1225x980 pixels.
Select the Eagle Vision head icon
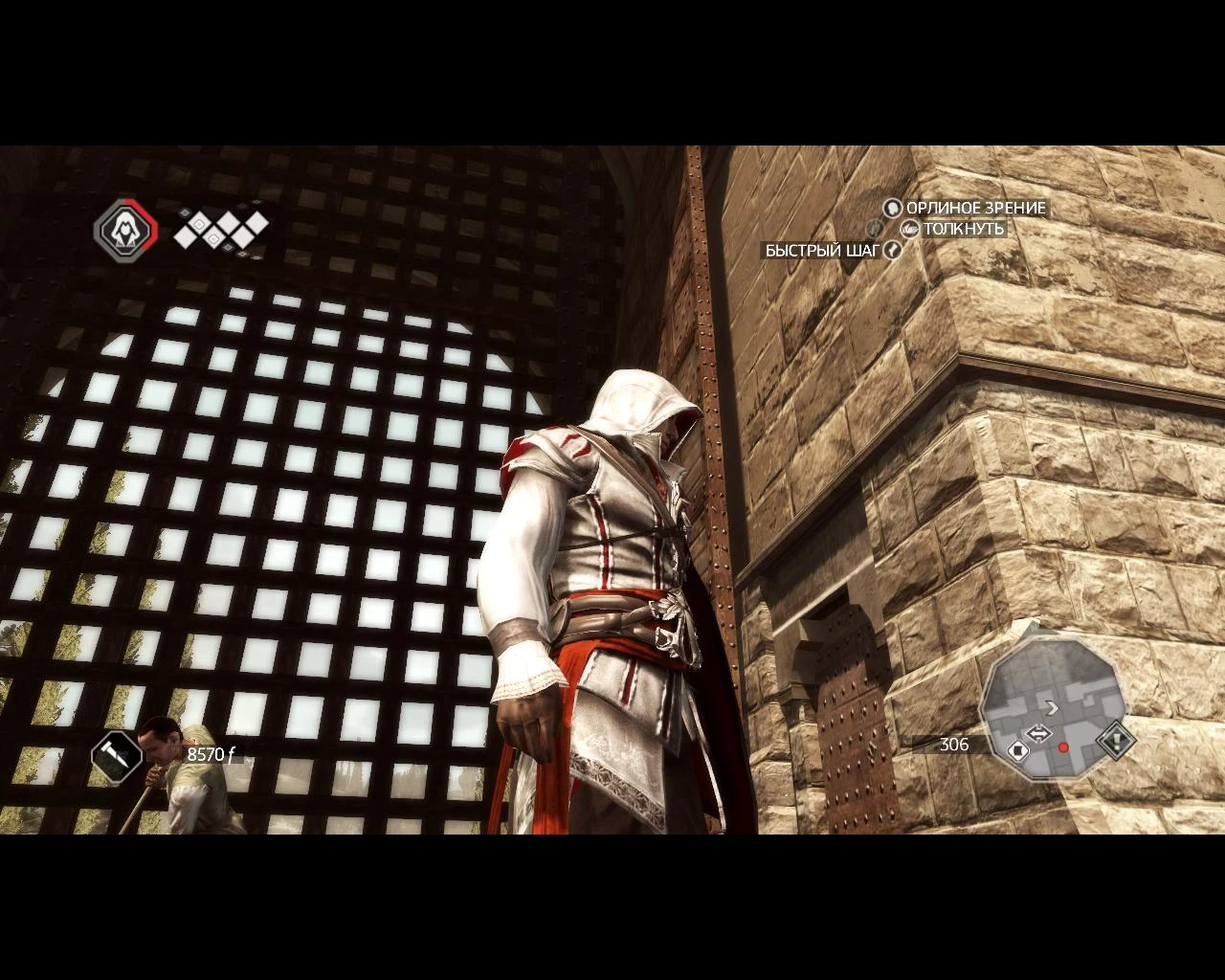(x=893, y=209)
